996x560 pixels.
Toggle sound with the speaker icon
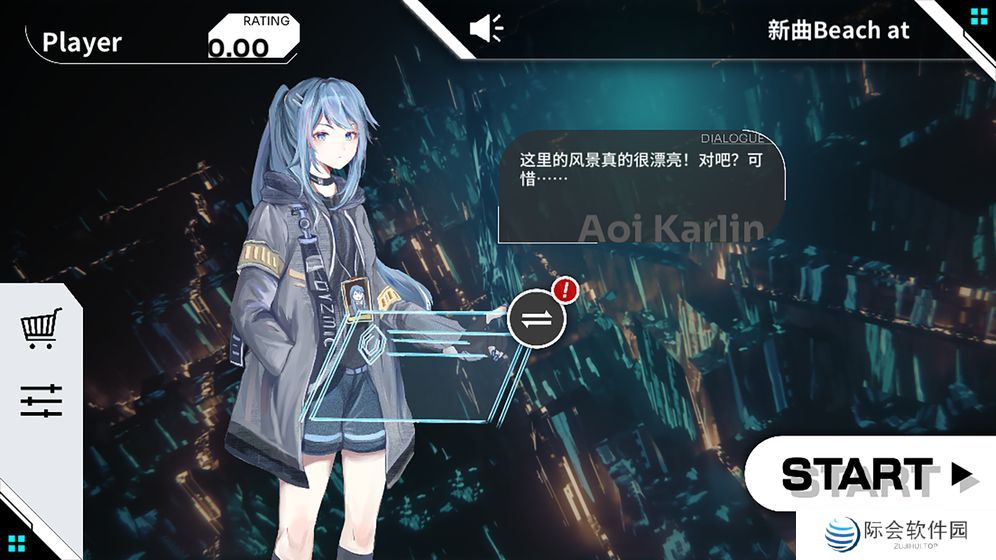click(487, 28)
